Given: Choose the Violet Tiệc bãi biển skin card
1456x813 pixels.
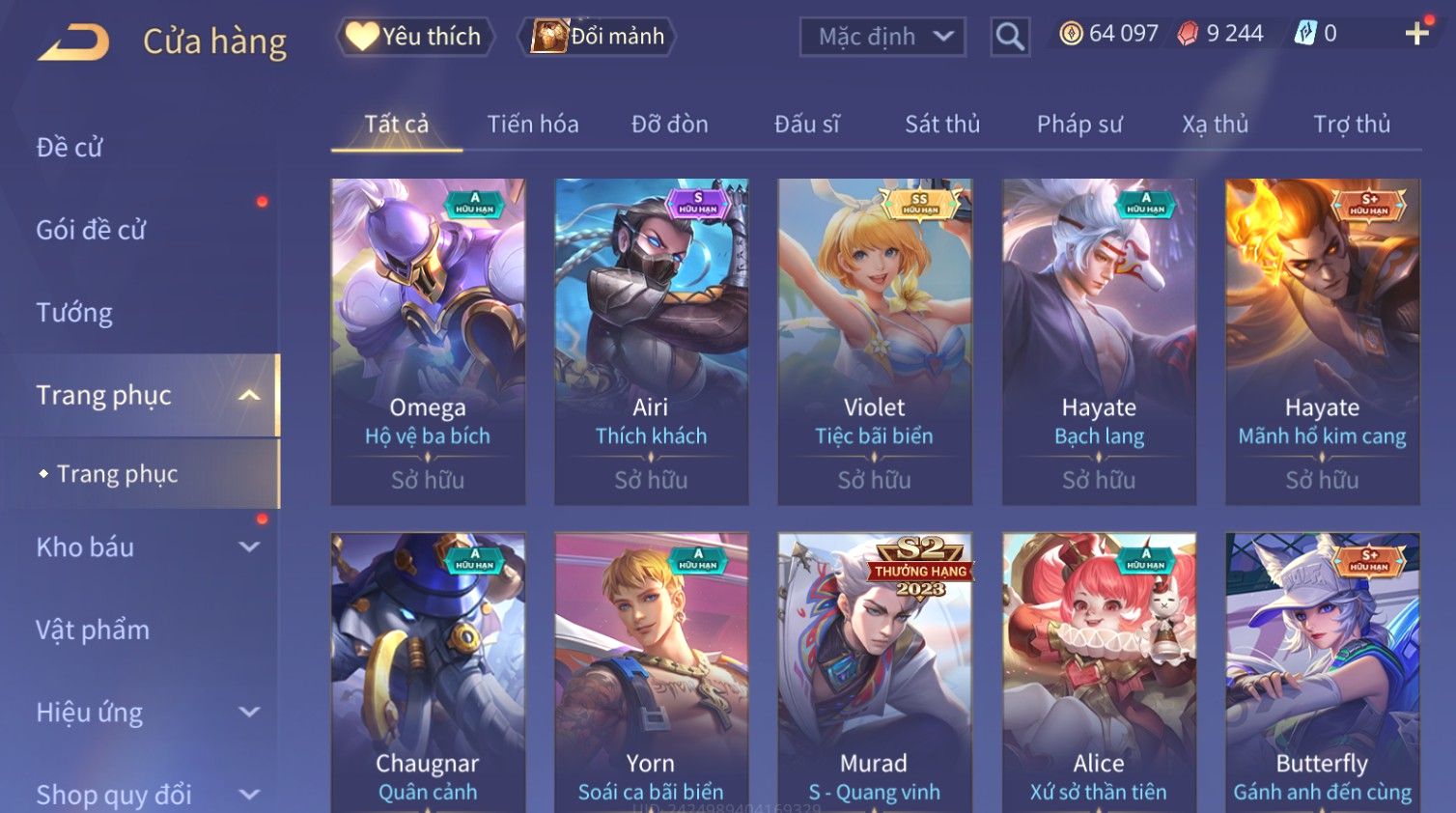Looking at the screenshot, I should click(x=875, y=341).
